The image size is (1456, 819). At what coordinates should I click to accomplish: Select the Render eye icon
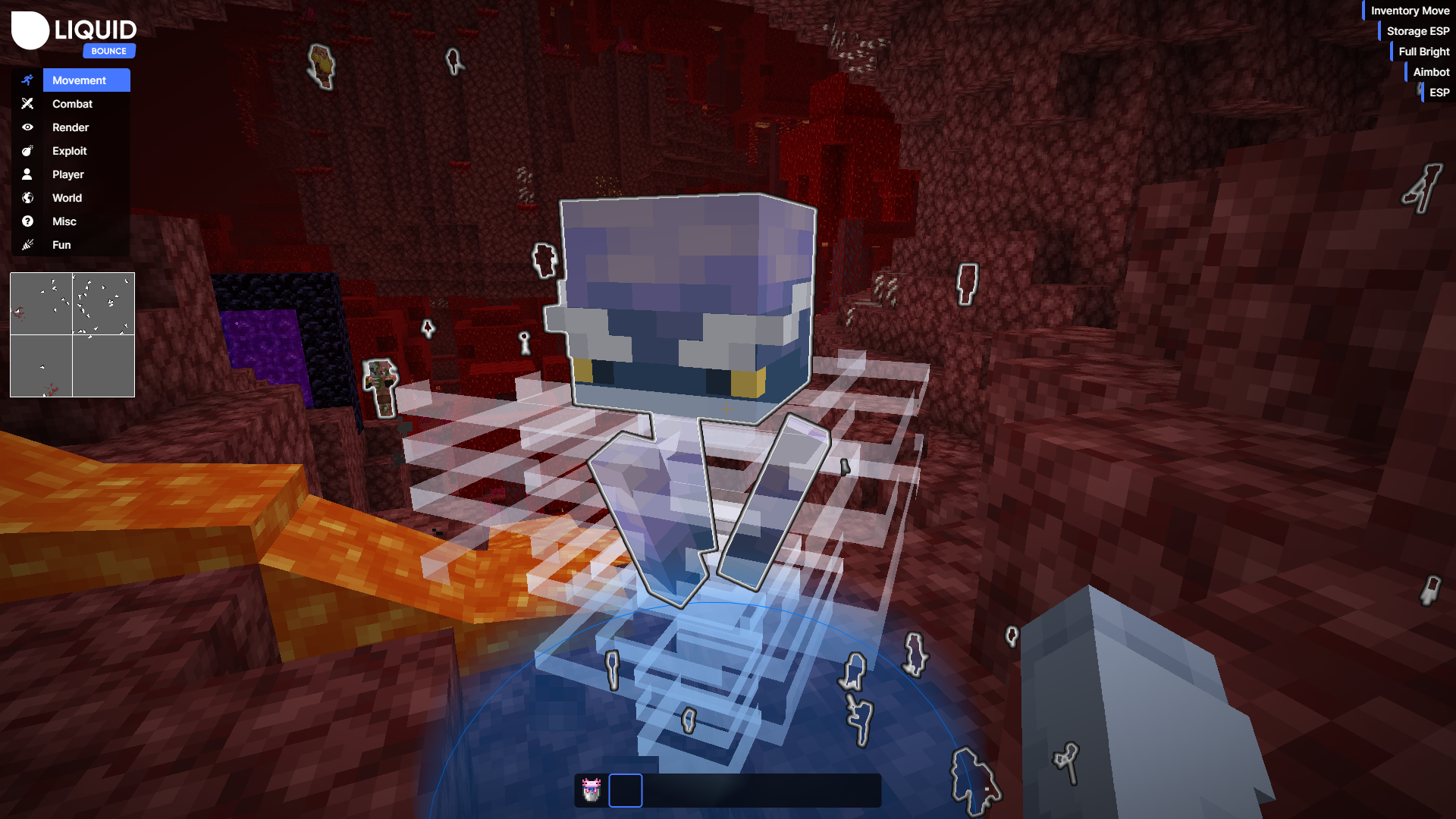click(27, 127)
